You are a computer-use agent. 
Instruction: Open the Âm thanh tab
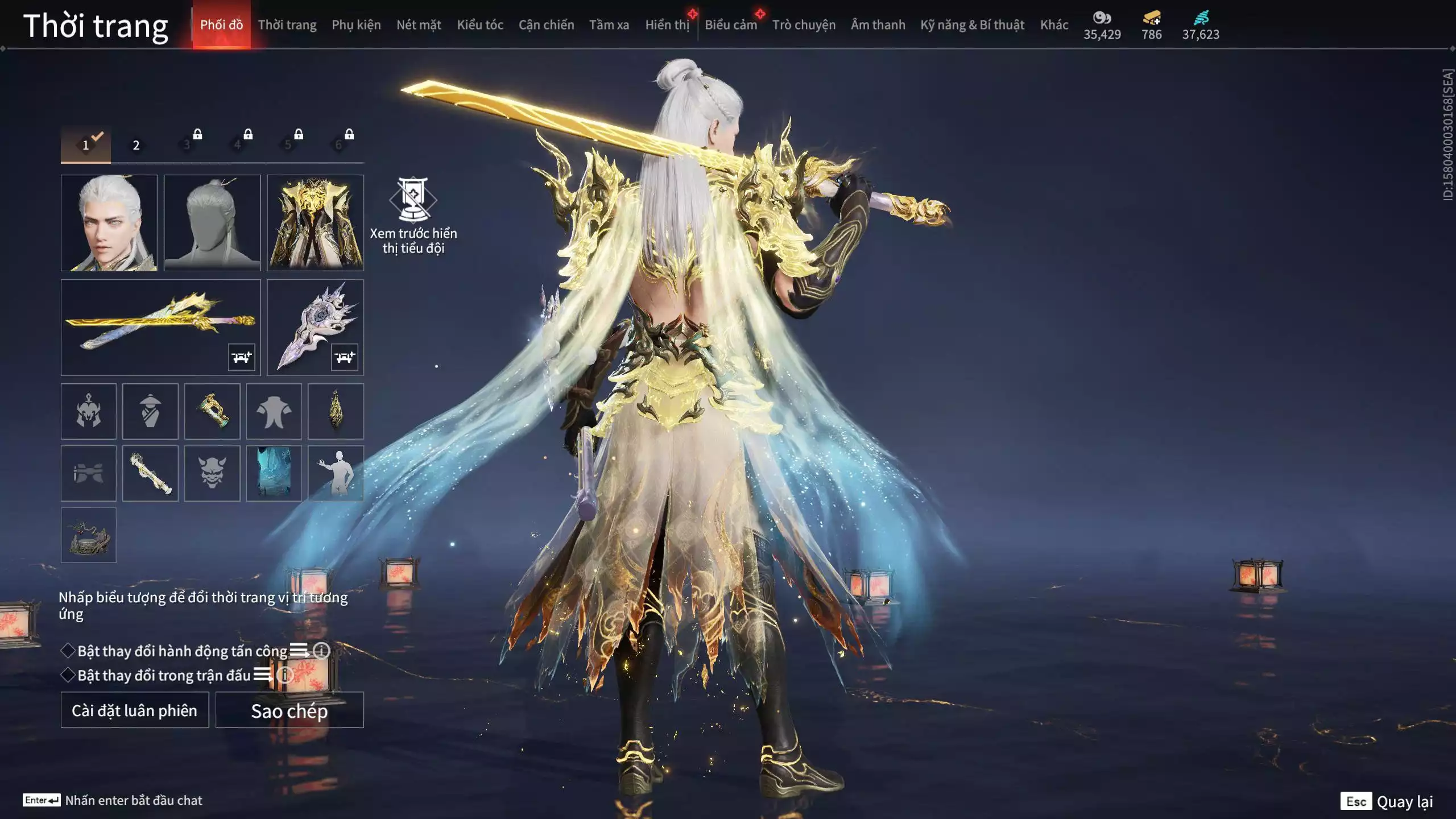pyautogui.click(x=878, y=25)
